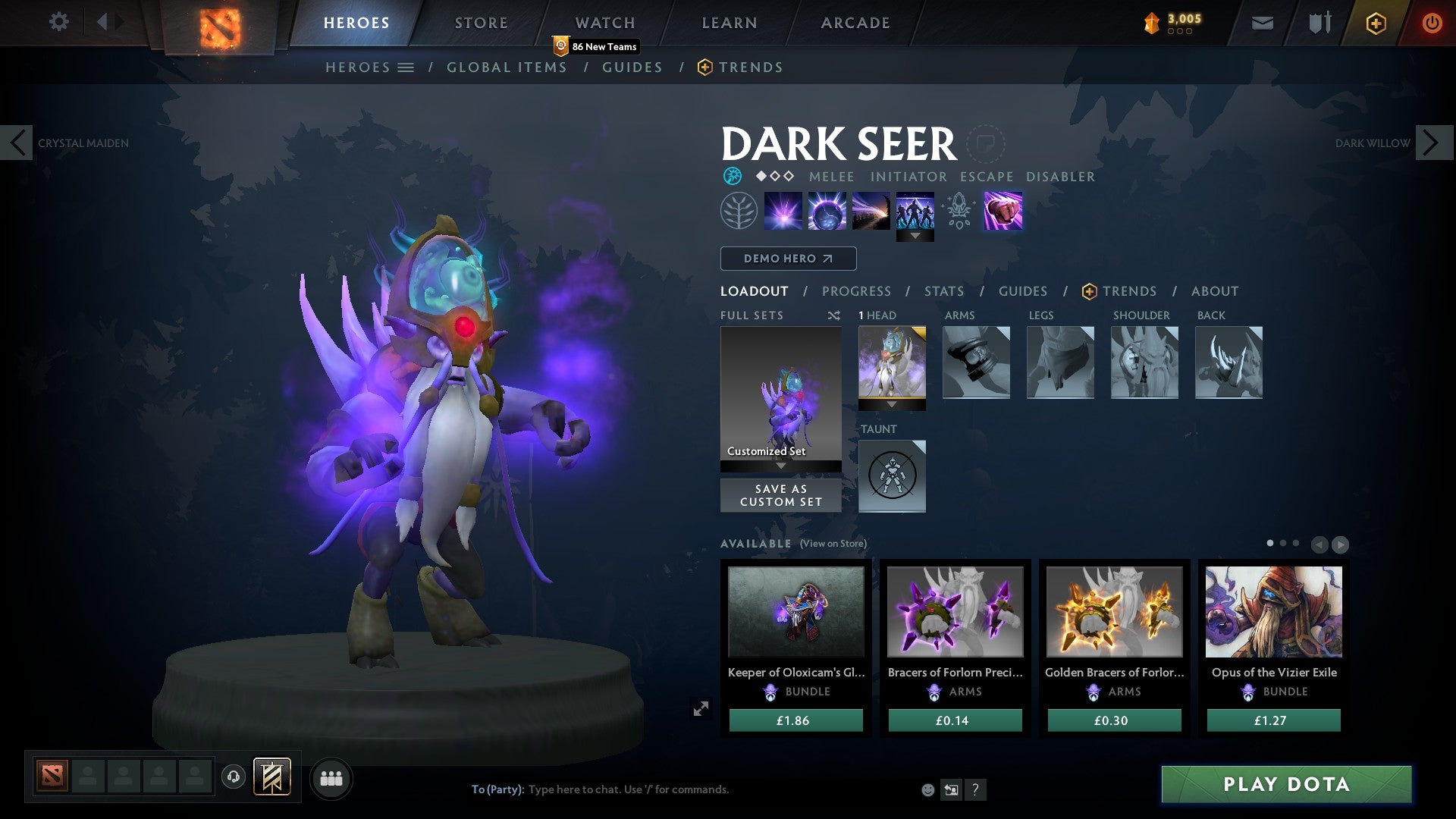This screenshot has width=1456, height=819.
Task: Open the friends list icon near the chat bar
Action: 330,777
